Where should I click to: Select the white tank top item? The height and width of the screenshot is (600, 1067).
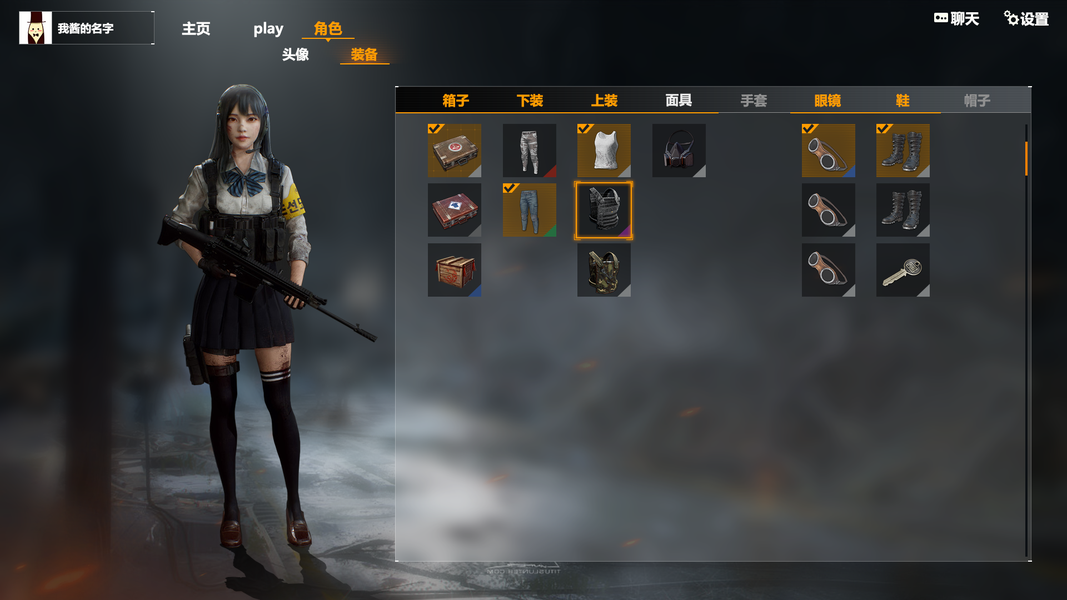tap(604, 150)
